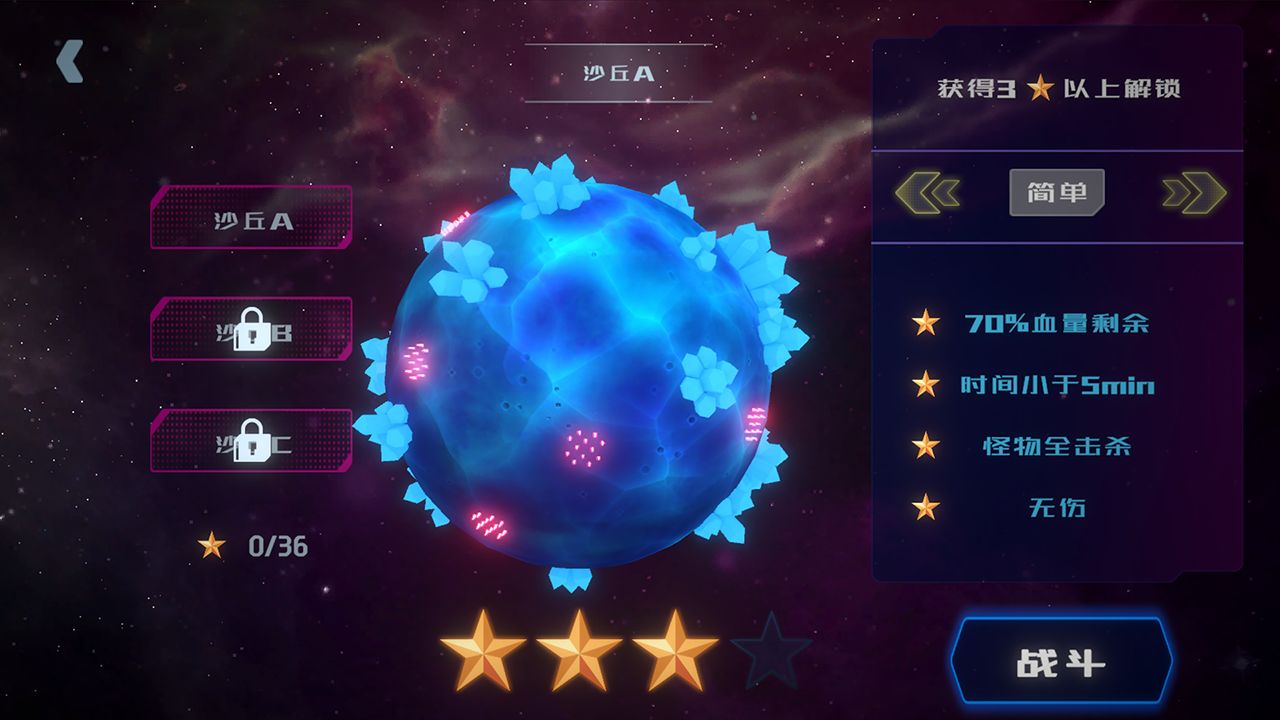Select the 沙丘A level button
This screenshot has height=720, width=1280.
[x=249, y=222]
